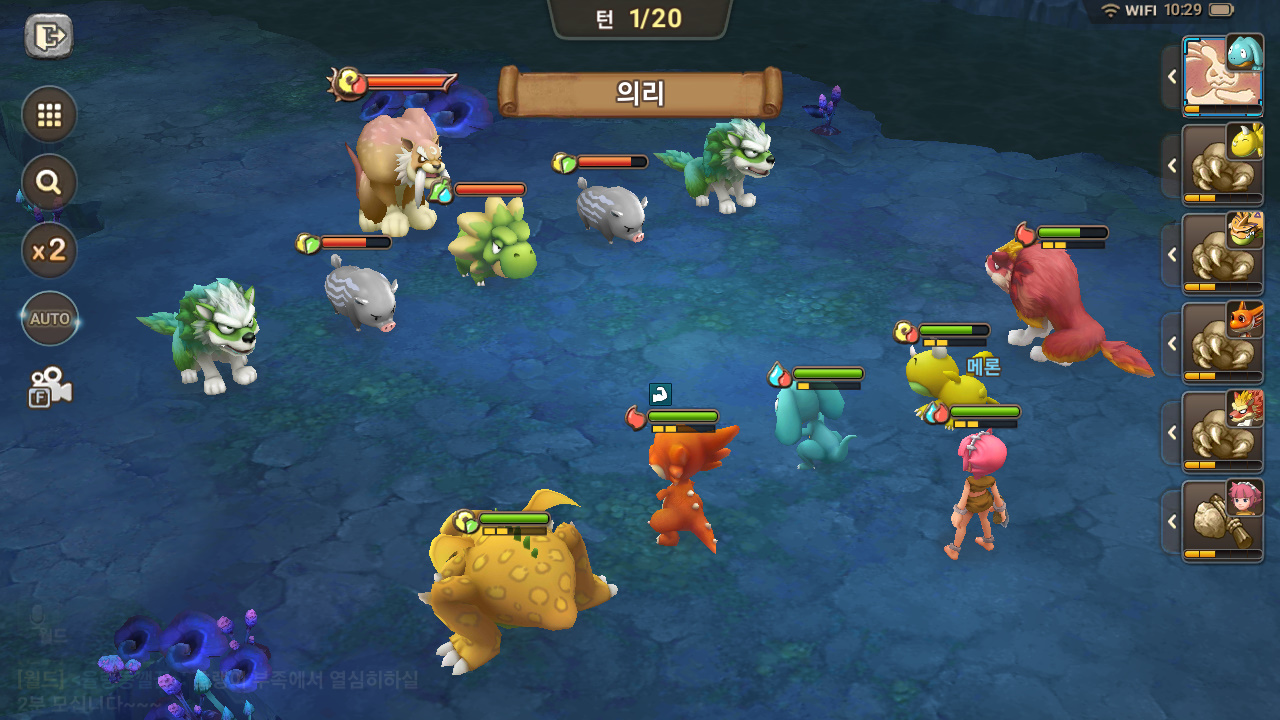This screenshot has height=720, width=1280.
Task: Expand the arrow beside the orange dragon card
Action: click(1172, 343)
